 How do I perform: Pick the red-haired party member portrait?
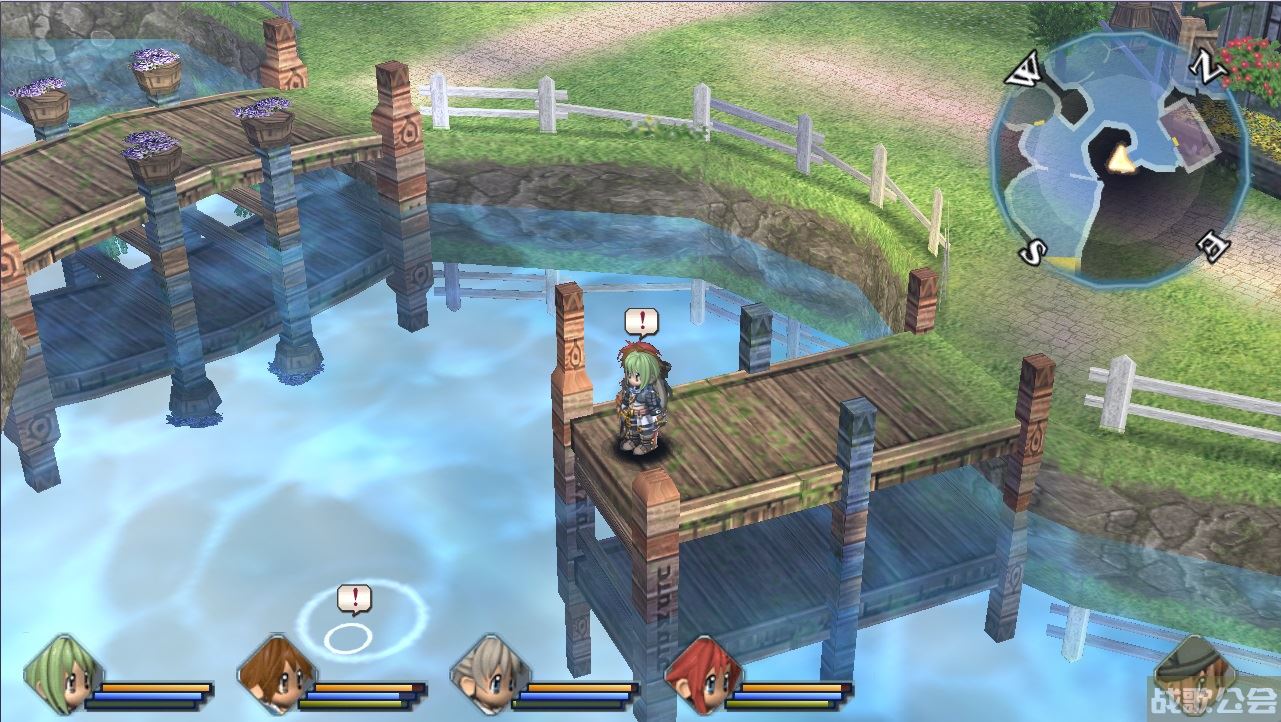coord(702,673)
